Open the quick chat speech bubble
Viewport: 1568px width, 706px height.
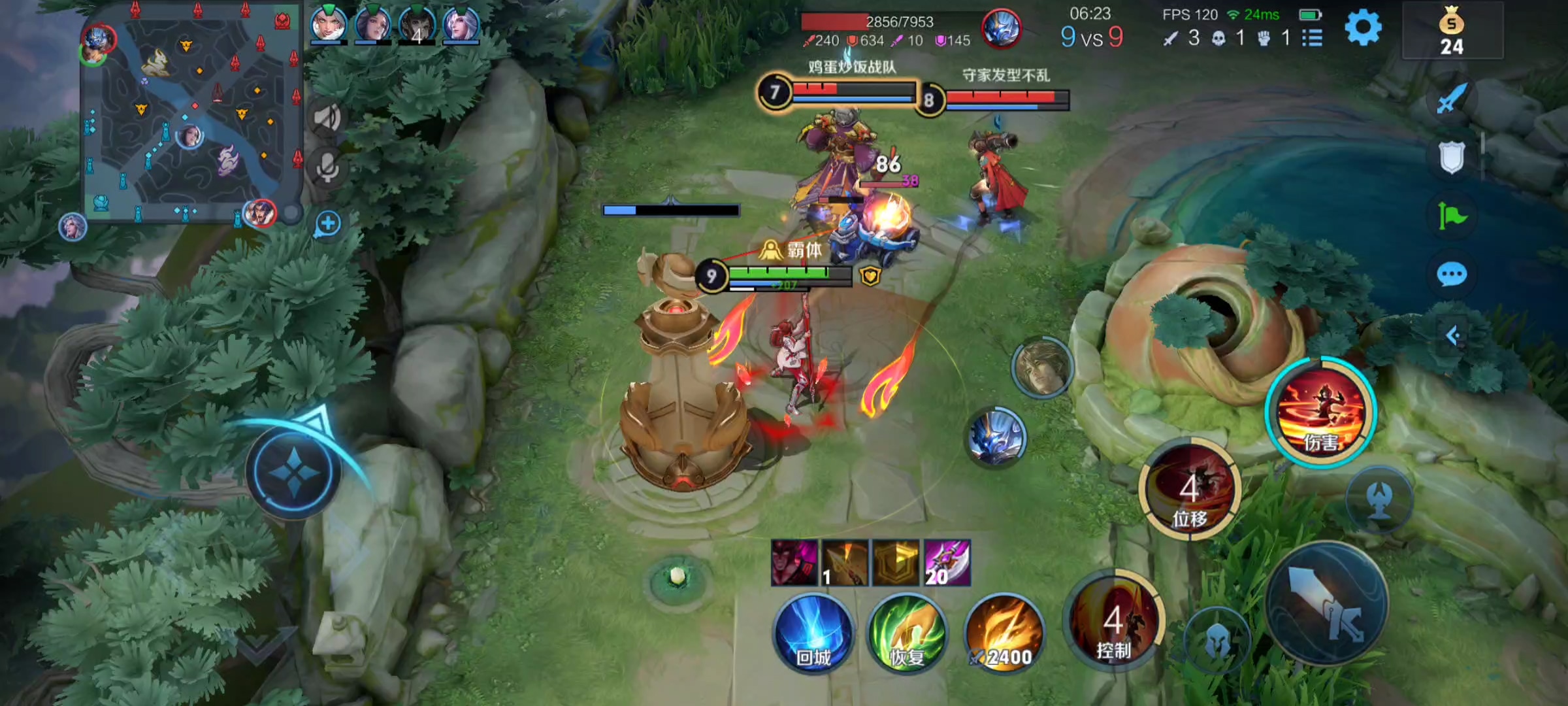pyautogui.click(x=1452, y=275)
